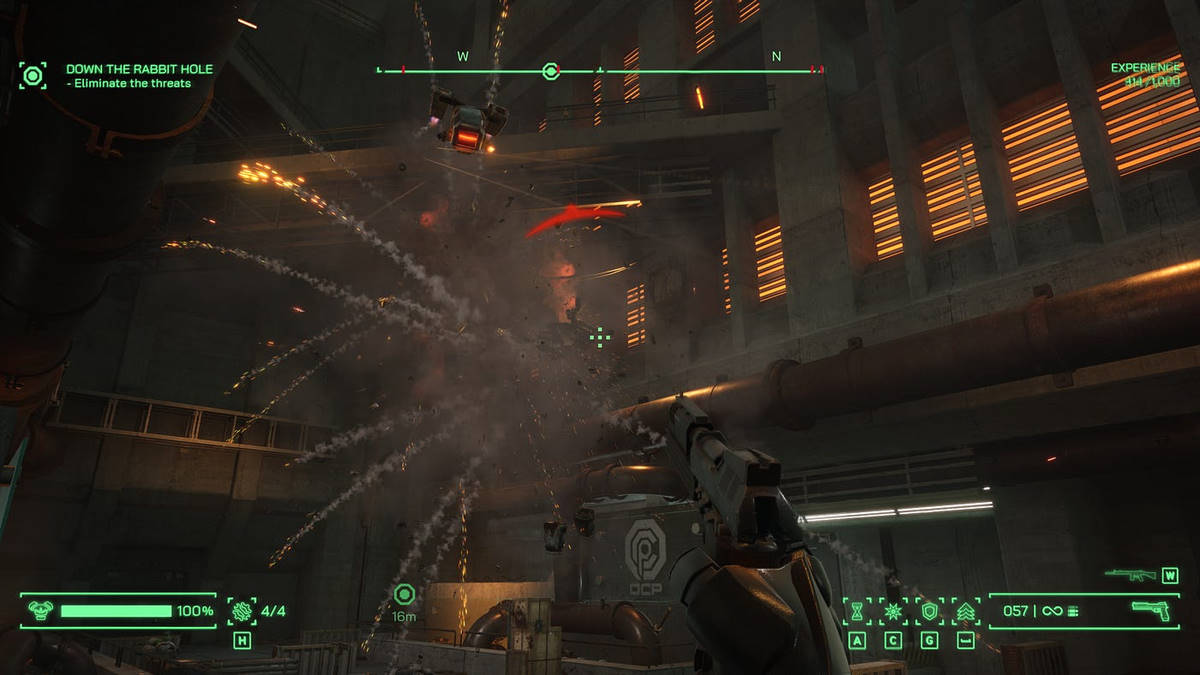The height and width of the screenshot is (675, 1200).
Task: Select the equipped Auto-9 pistol icon
Action: (x=1150, y=611)
